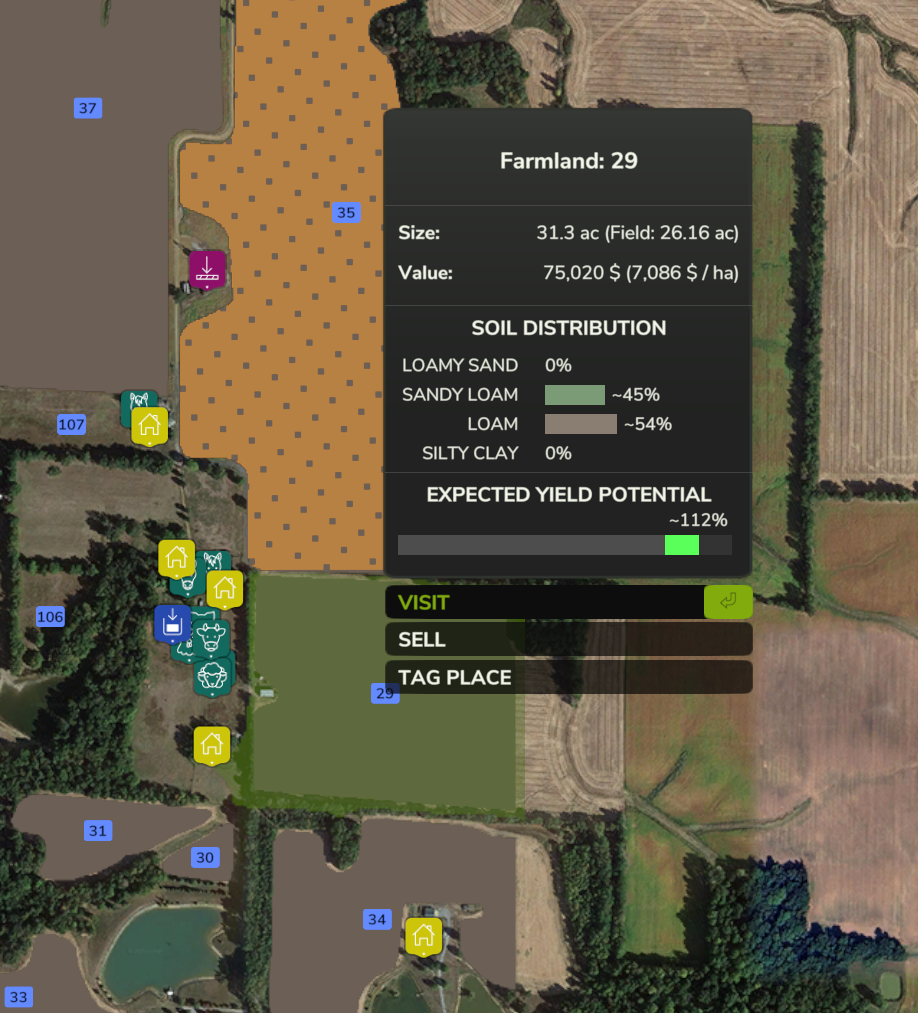Select the blue unloading point icon

point(172,623)
